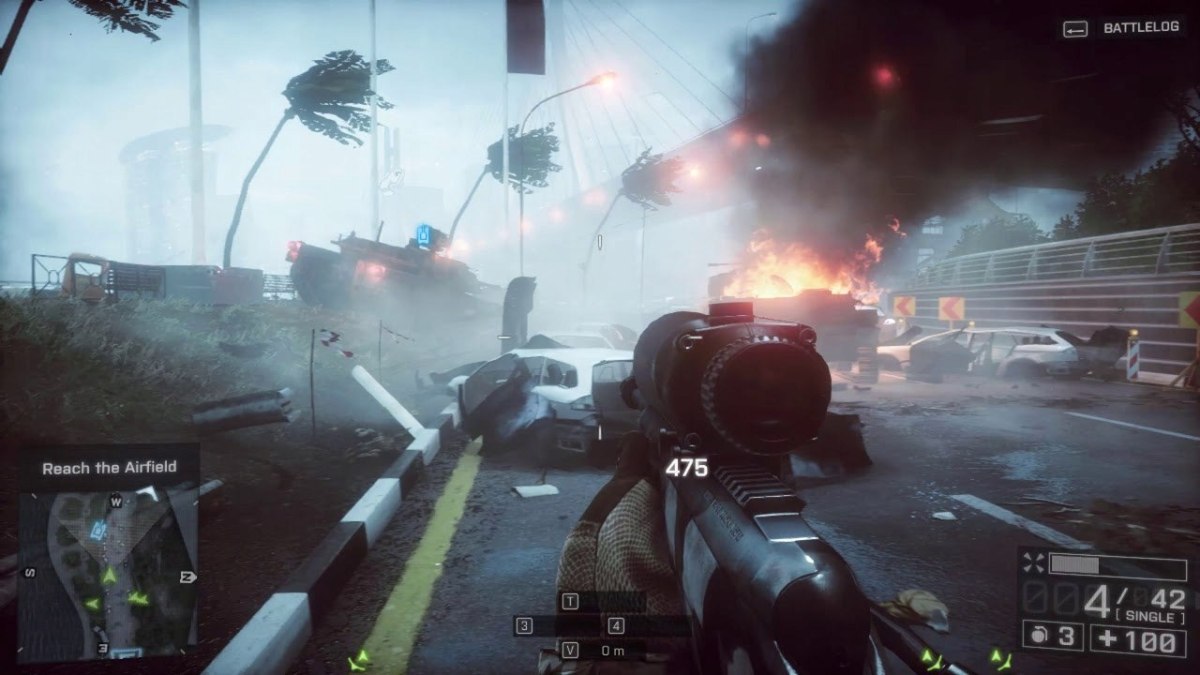The image size is (1200, 675).
Task: Click the blue objective marker above tank
Action: tap(425, 237)
